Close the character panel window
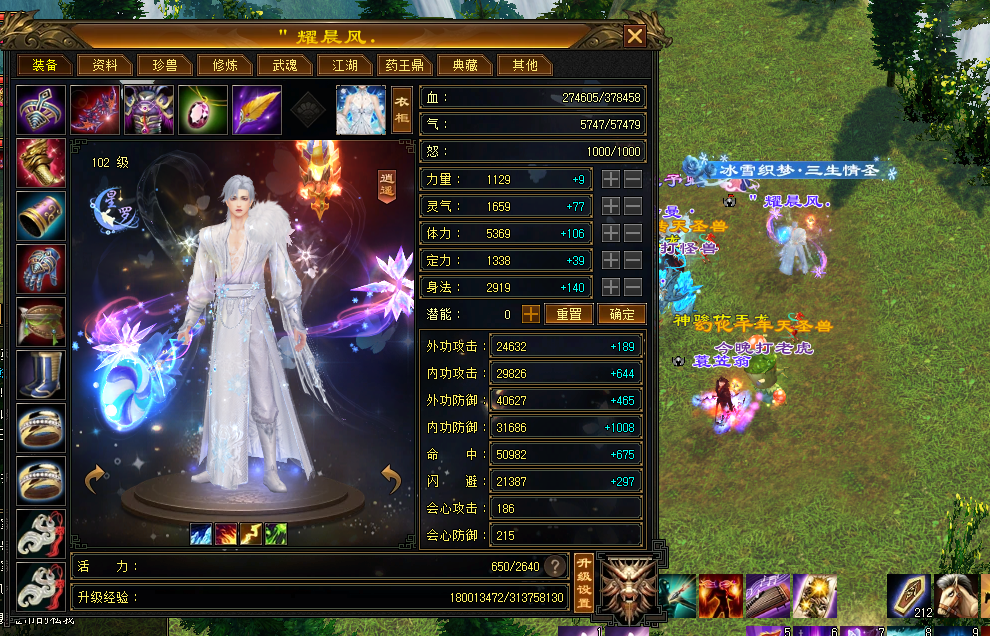This screenshot has width=990, height=636. click(635, 37)
